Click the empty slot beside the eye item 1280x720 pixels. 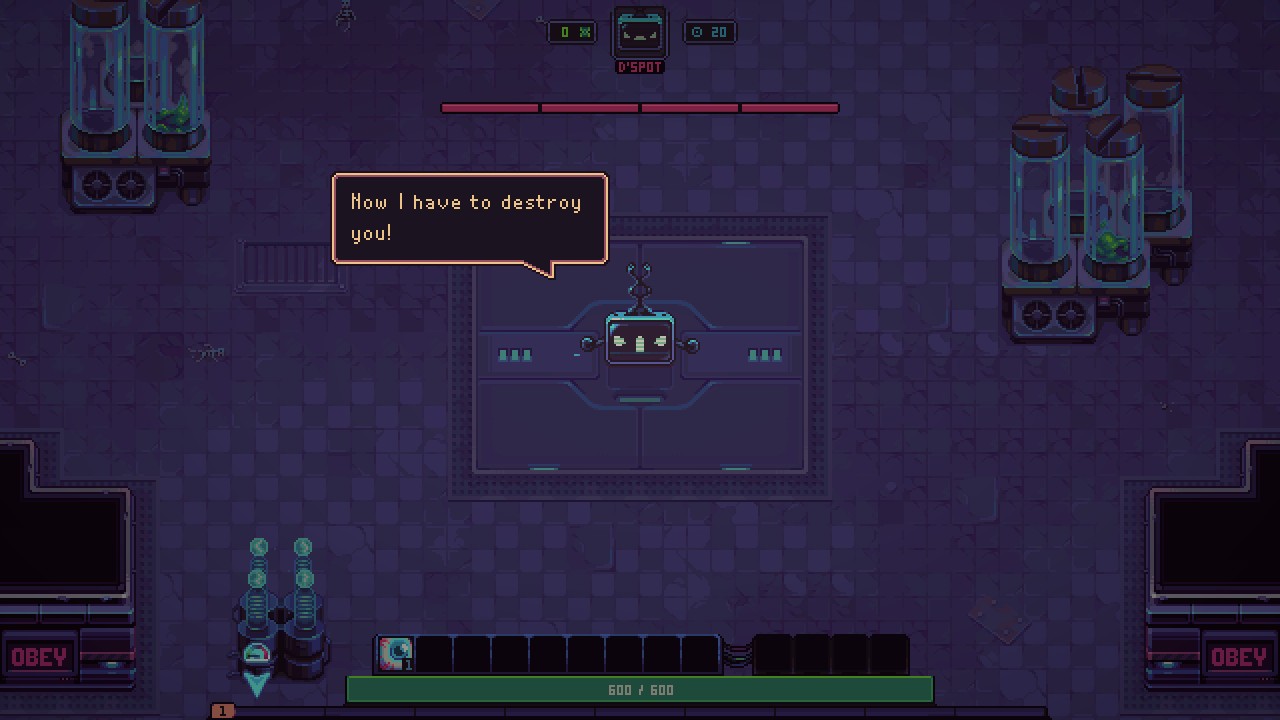pyautogui.click(x=432, y=653)
